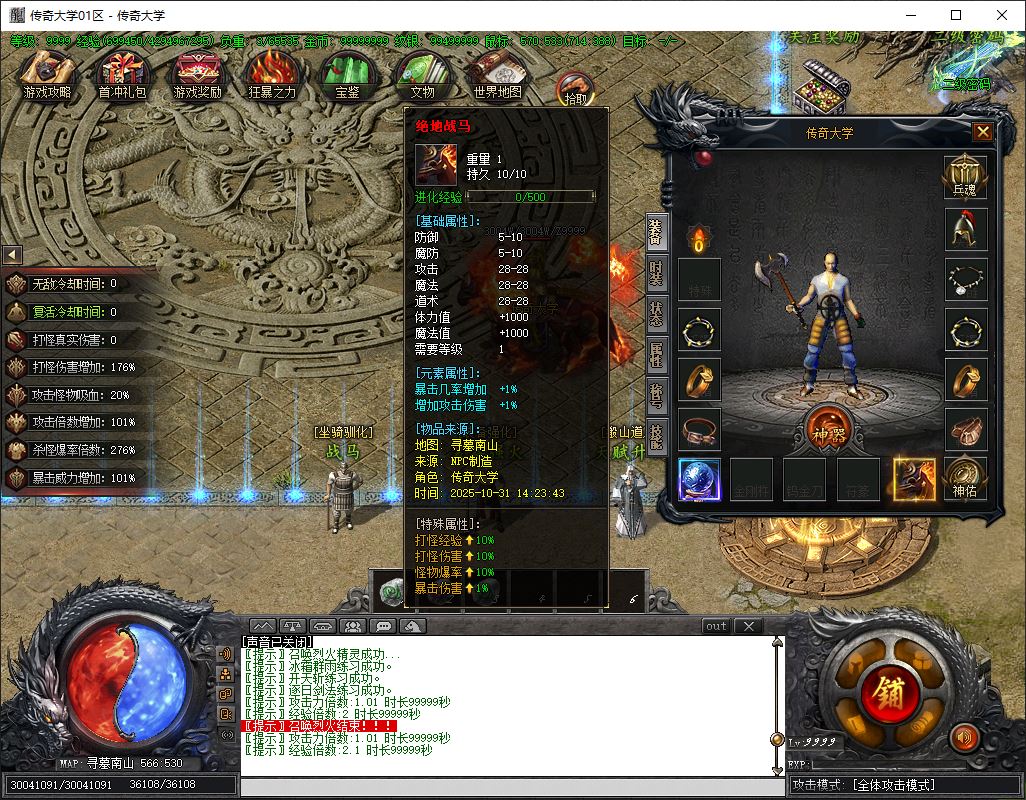Close the 传奇大学 character panel
Screen dimensions: 1026x800
click(983, 132)
